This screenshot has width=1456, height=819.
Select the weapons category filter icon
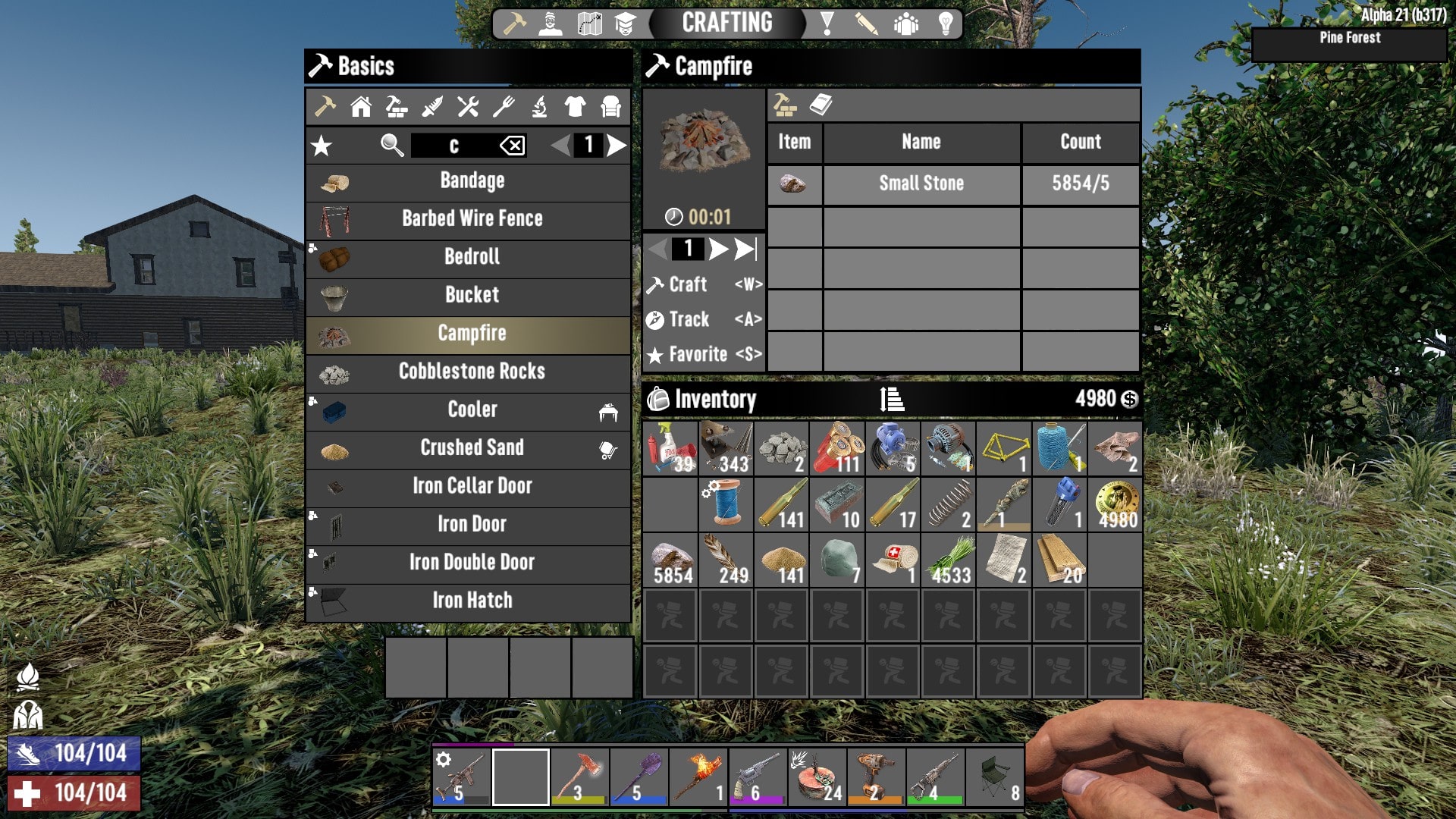pos(431,107)
